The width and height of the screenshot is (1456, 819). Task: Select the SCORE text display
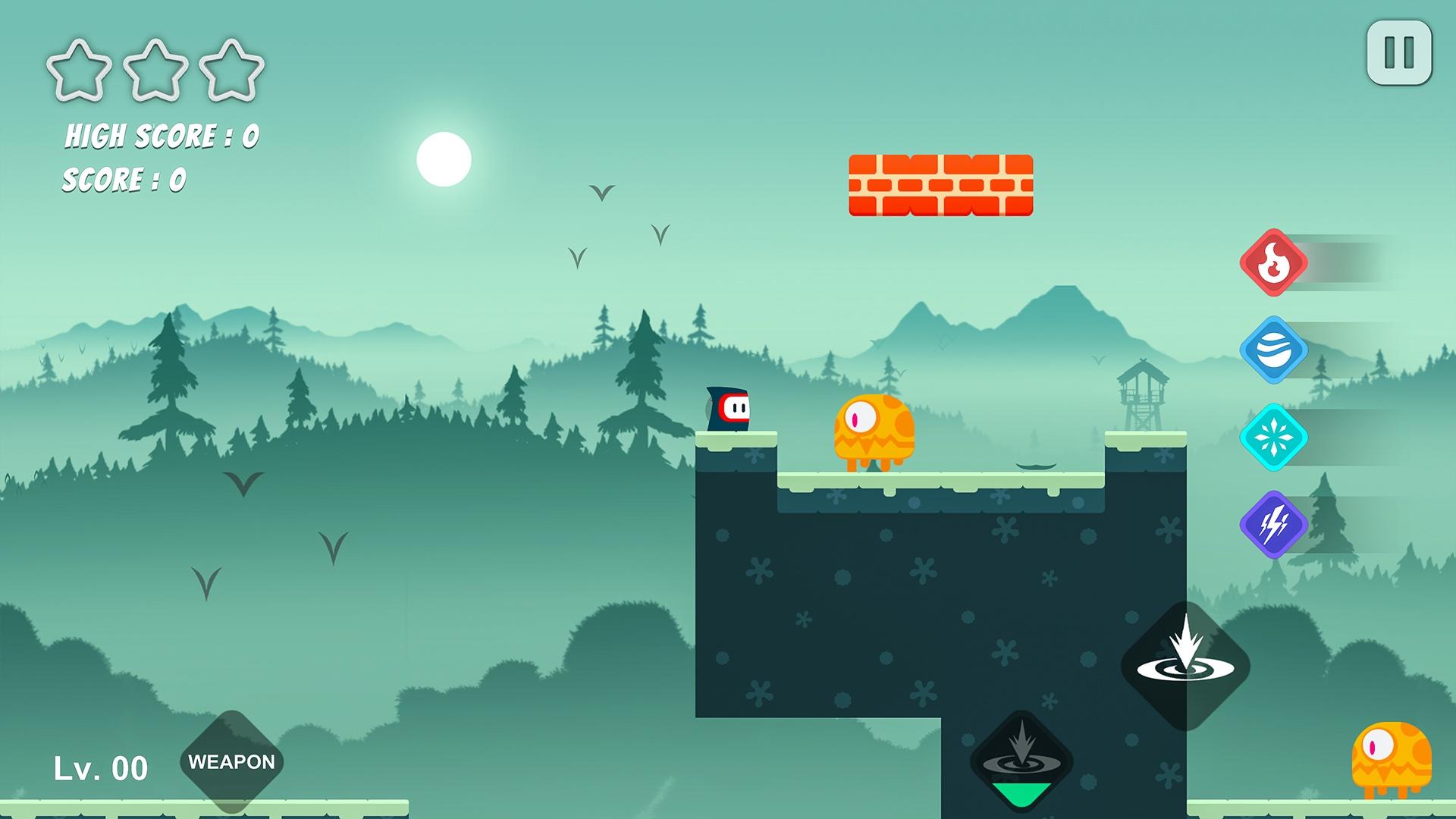pos(126,180)
